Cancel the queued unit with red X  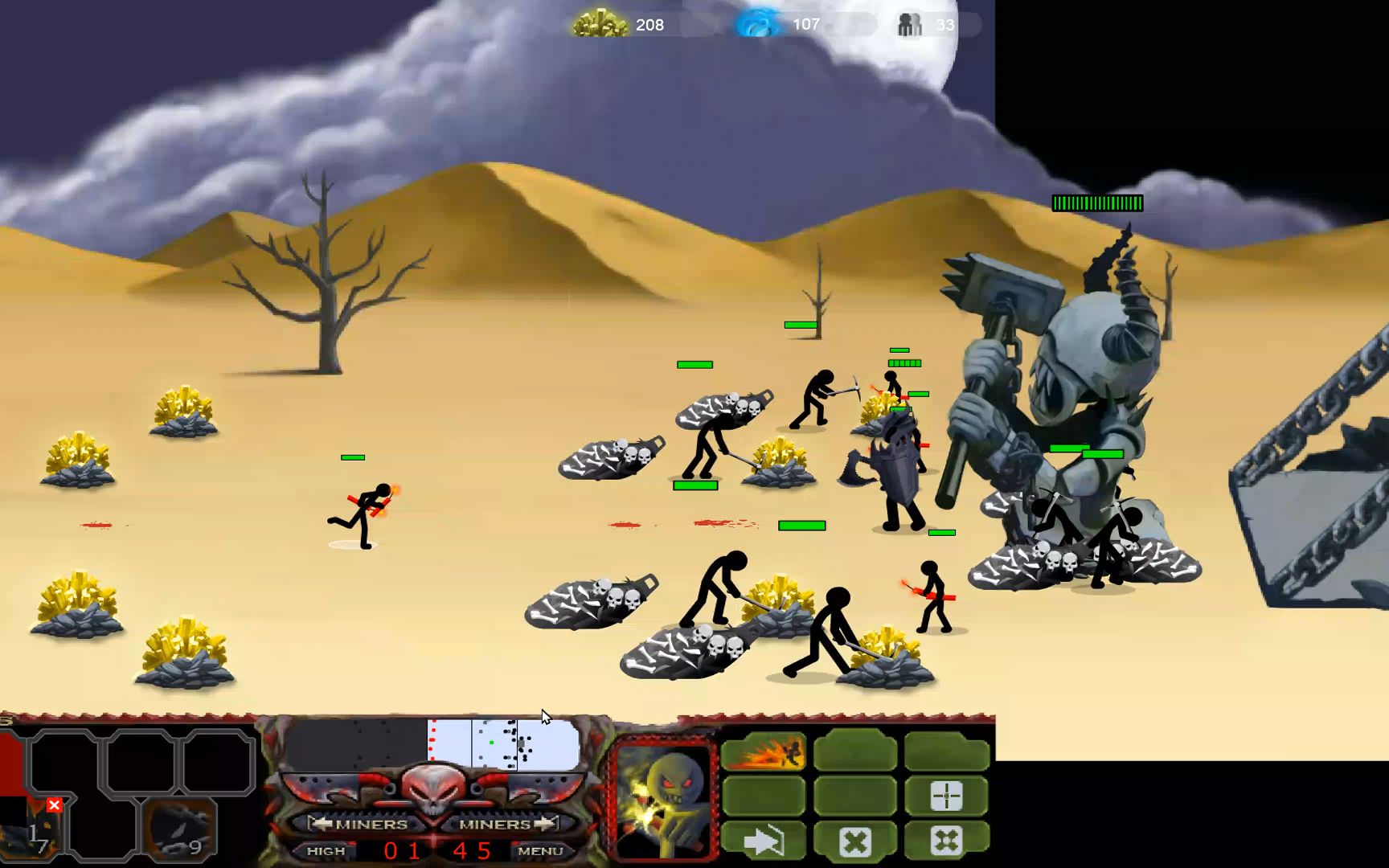(x=54, y=805)
